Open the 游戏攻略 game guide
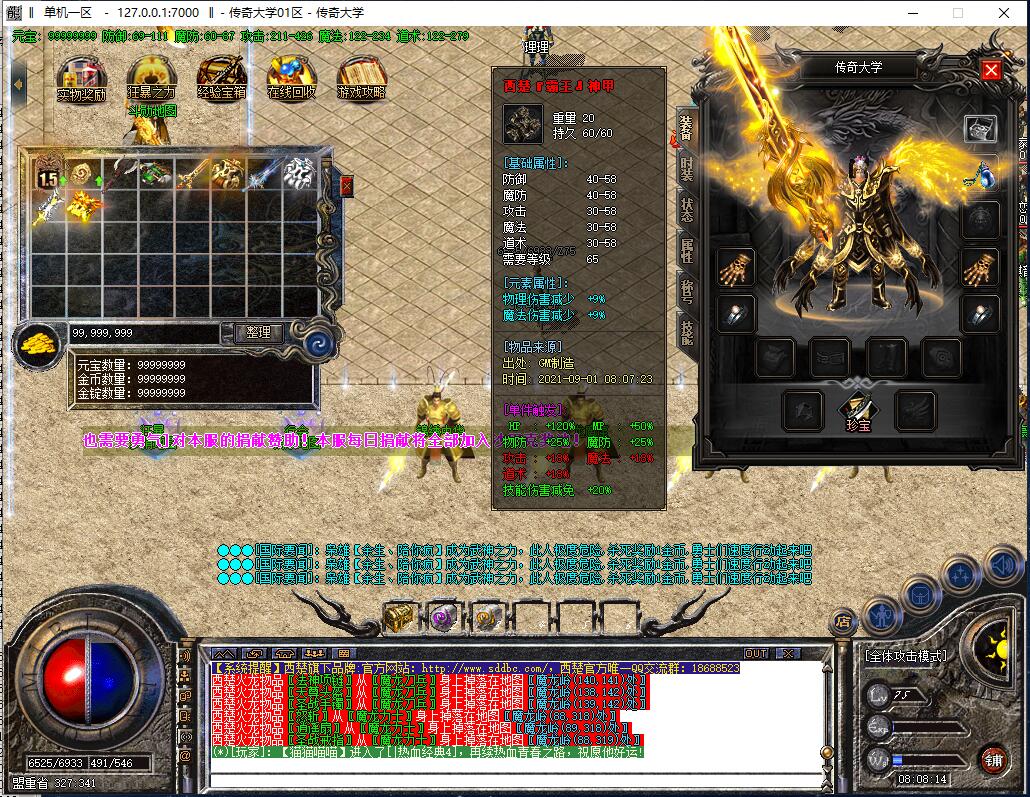The height and width of the screenshot is (797, 1030). (x=361, y=79)
